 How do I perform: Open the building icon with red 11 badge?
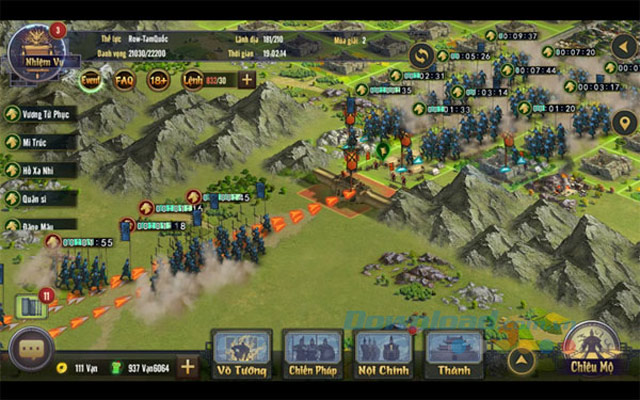click(32, 306)
